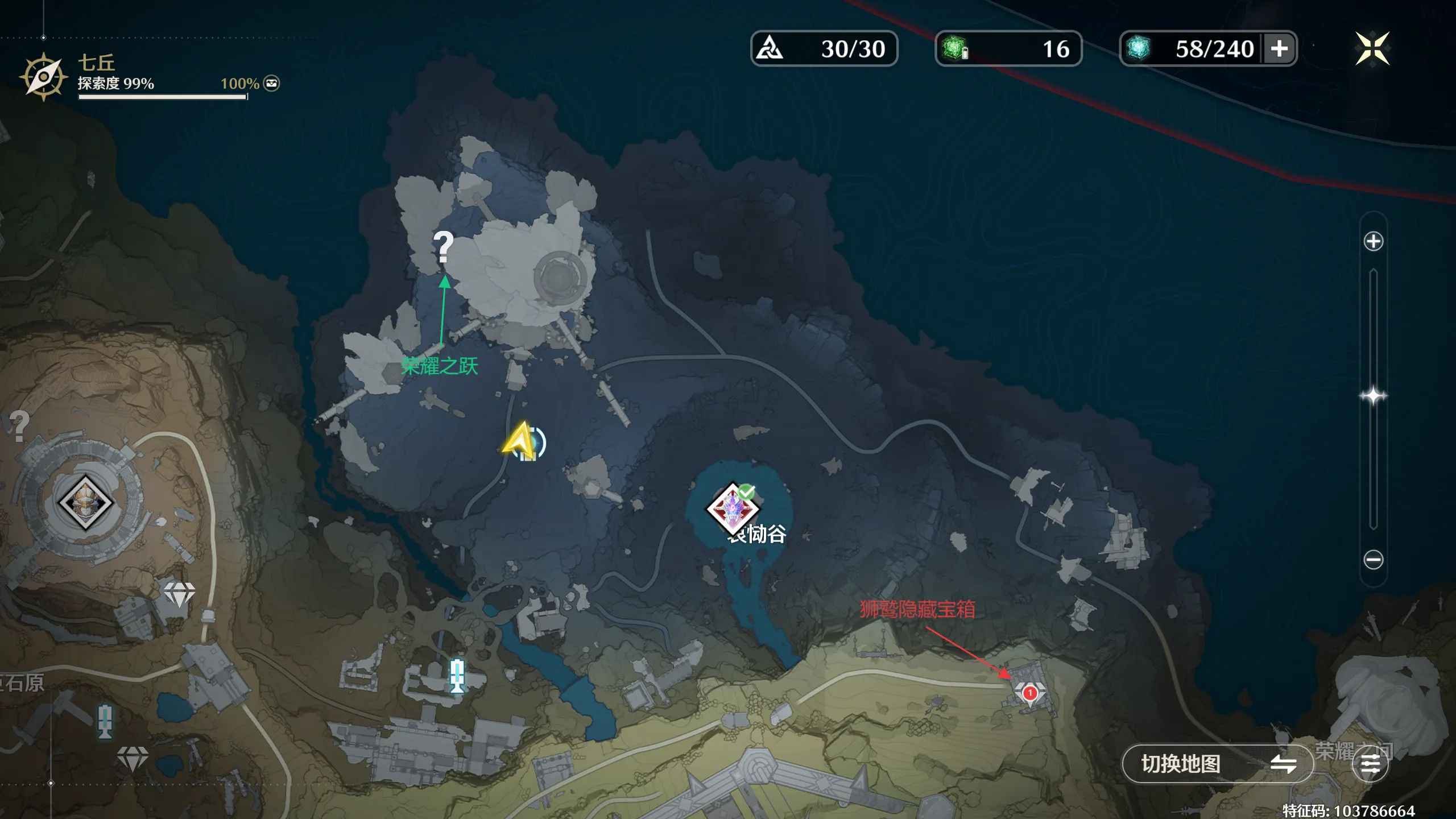Switch map with the 切换地图 button
This screenshot has height=819, width=1456.
[x=1217, y=764]
